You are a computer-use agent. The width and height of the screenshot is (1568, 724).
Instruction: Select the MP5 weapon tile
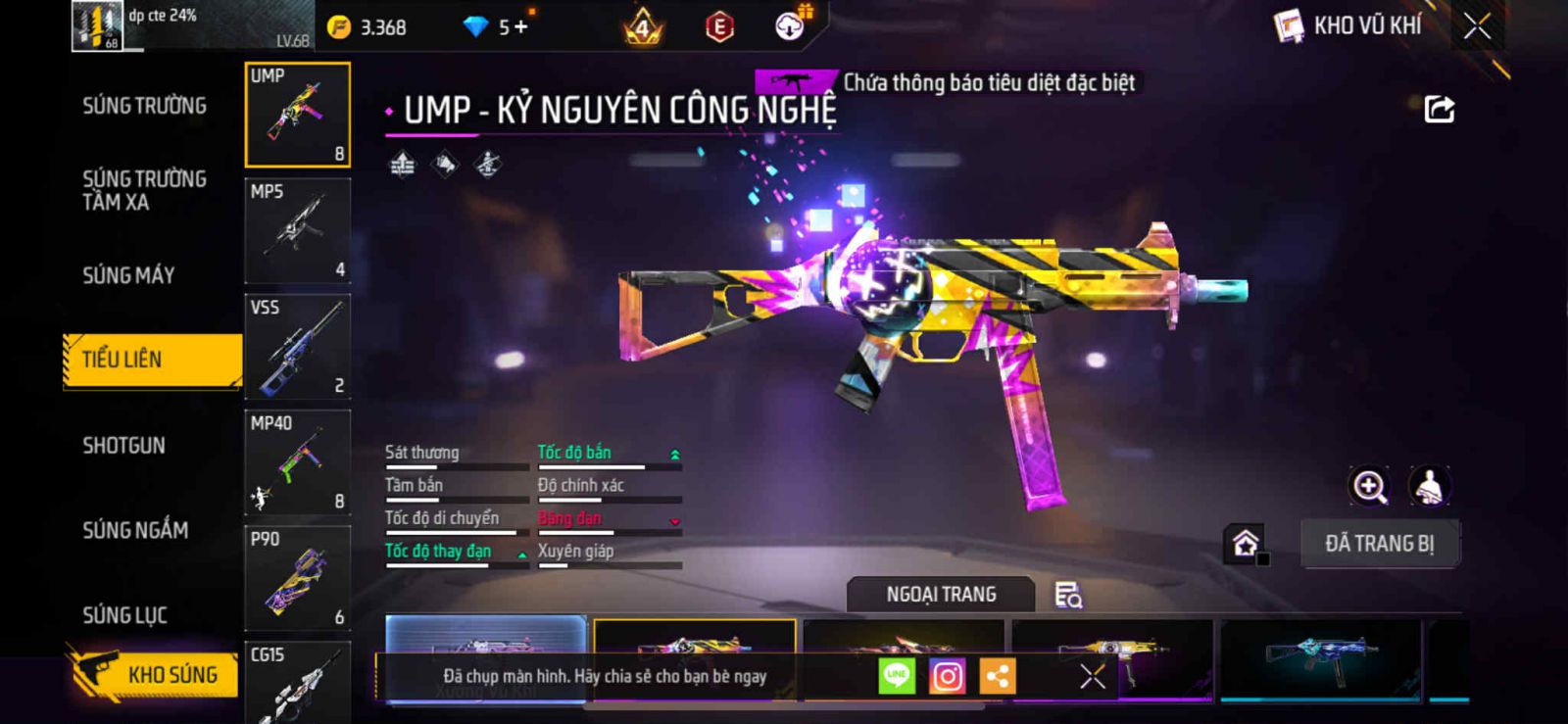coord(298,231)
